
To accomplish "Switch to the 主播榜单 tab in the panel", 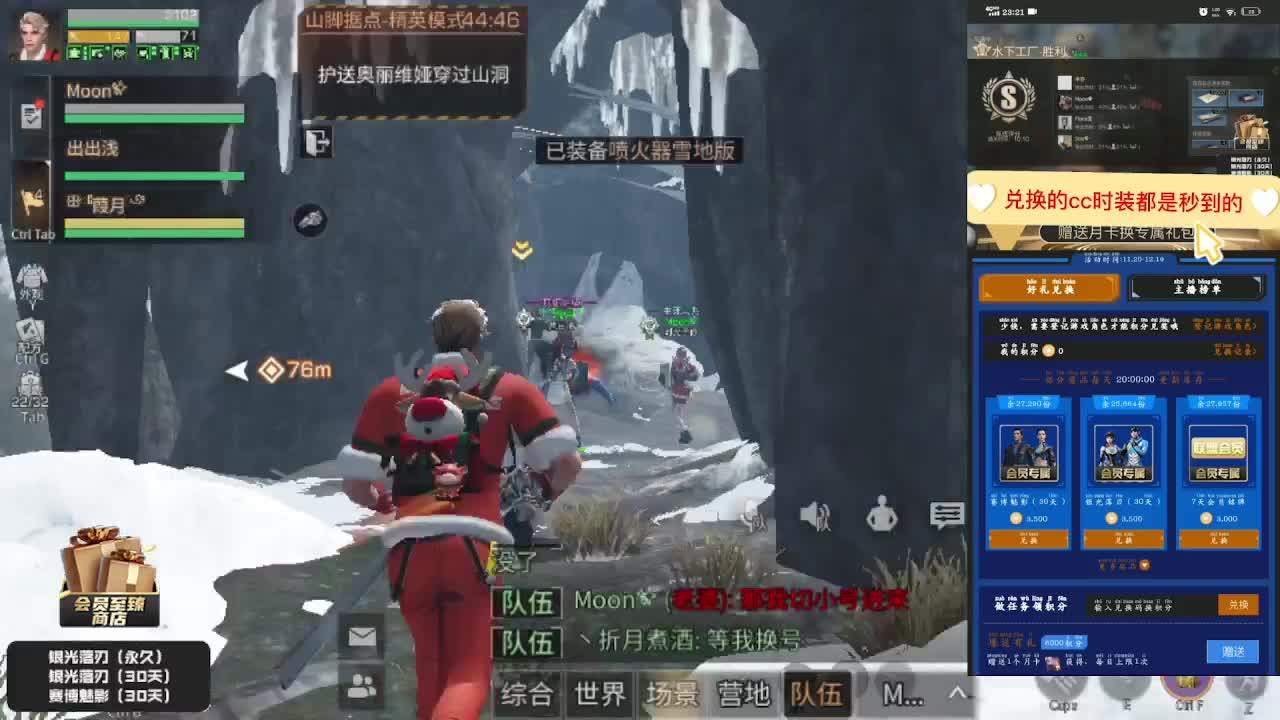I will 1195,289.
